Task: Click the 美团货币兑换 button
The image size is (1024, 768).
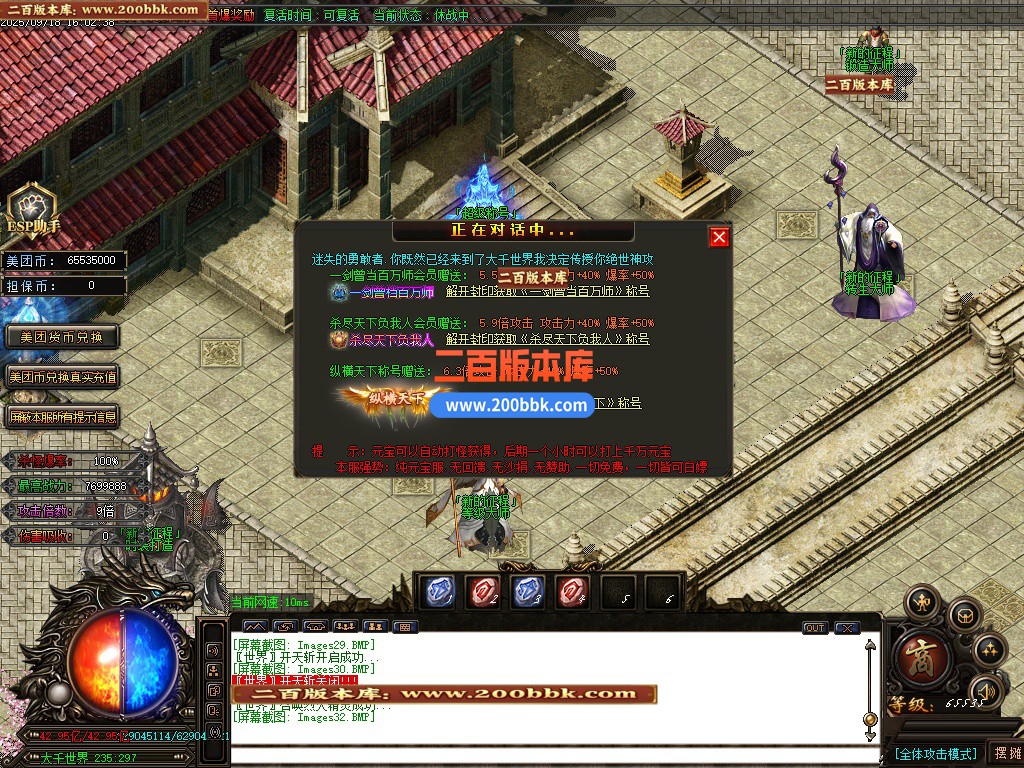Action: tap(62, 337)
